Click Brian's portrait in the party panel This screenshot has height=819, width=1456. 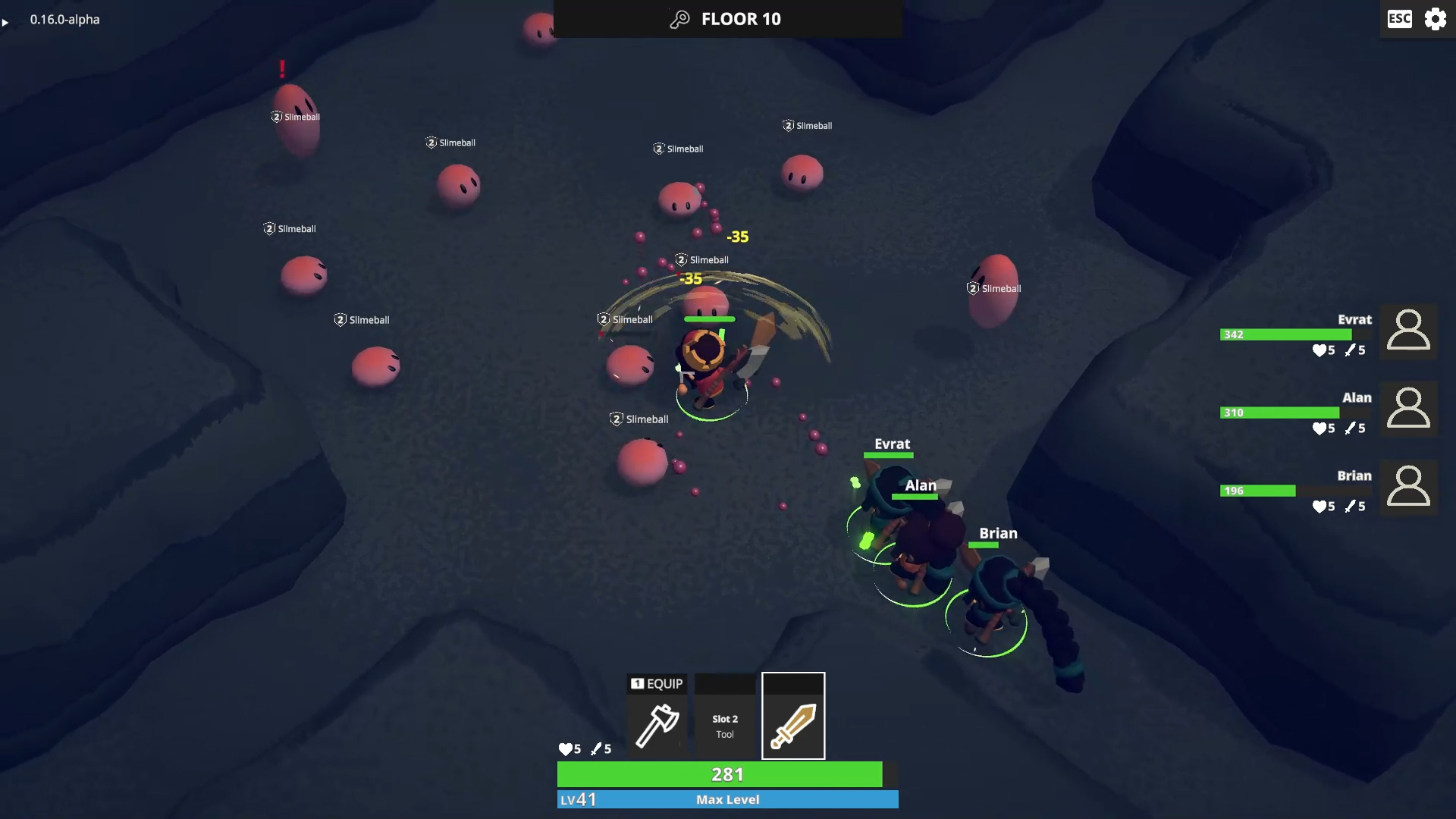tap(1408, 488)
